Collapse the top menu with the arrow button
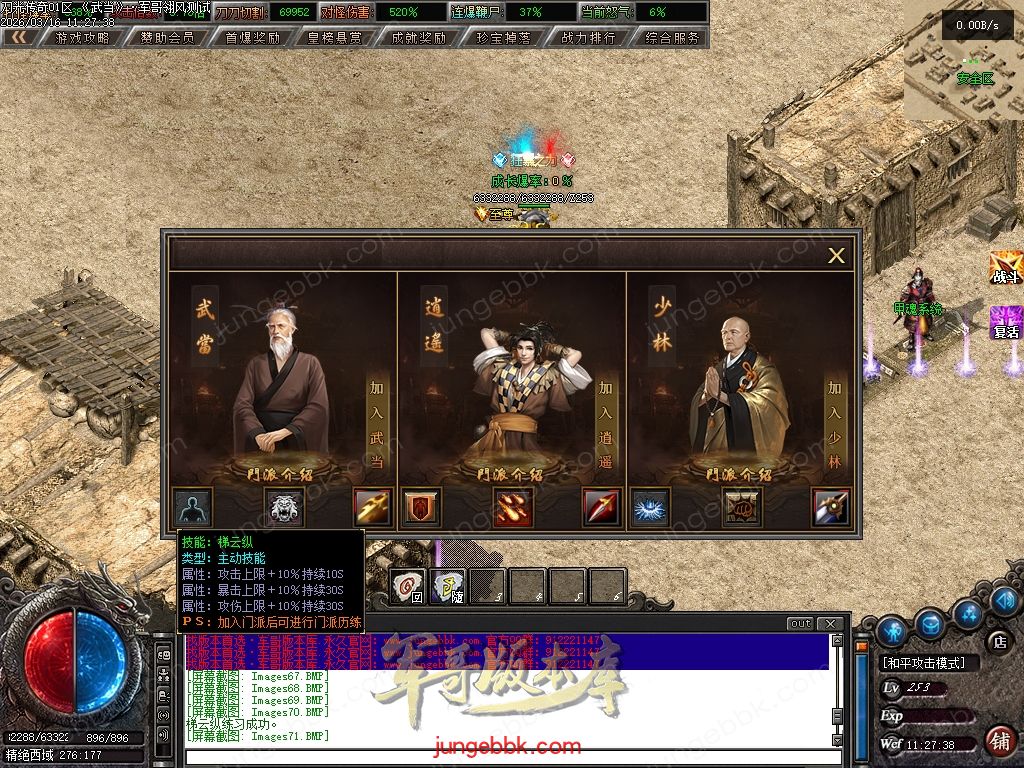The width and height of the screenshot is (1024, 768). (19, 38)
